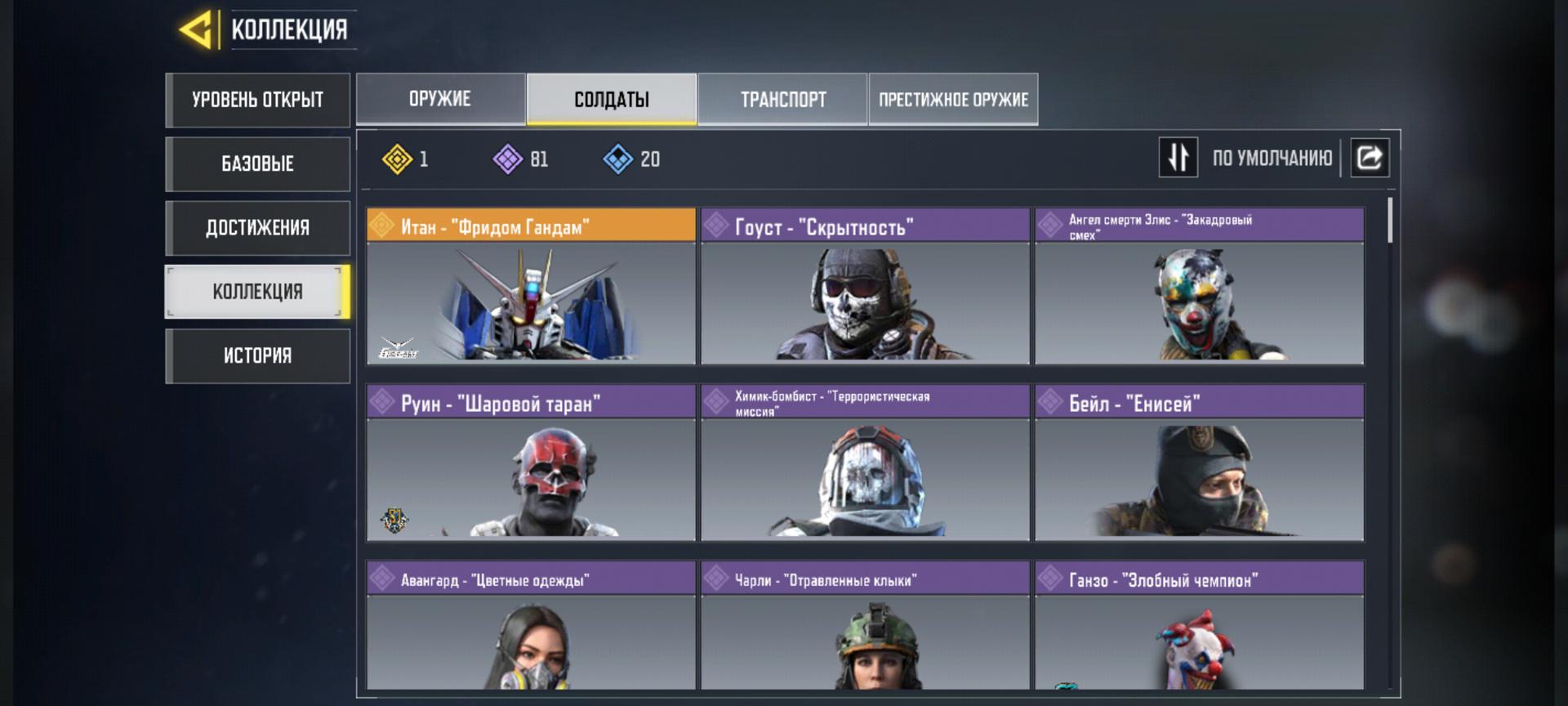Open the Достижения section
1568x706 pixels.
(x=257, y=228)
